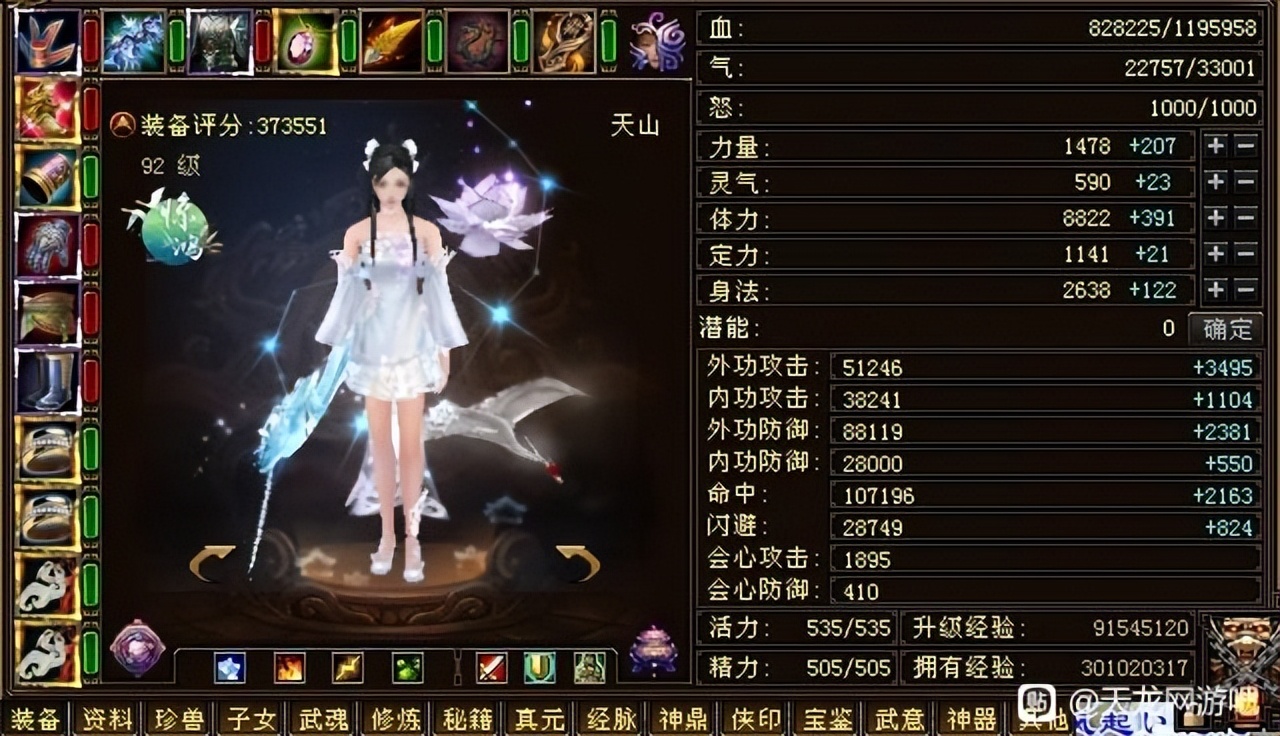Go to the 修炼 cultivation tab

395,719
